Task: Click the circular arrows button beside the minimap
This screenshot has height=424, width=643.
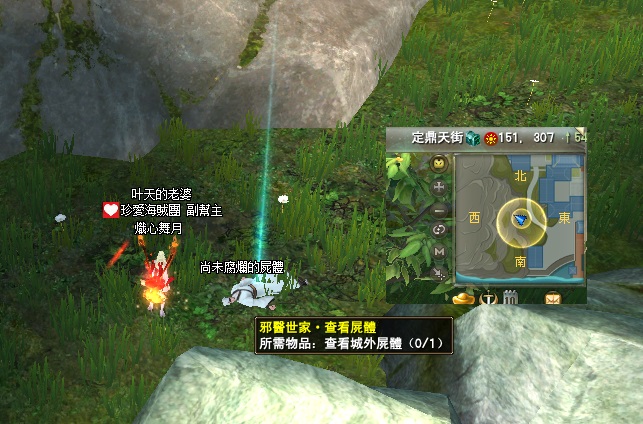Action: click(440, 230)
